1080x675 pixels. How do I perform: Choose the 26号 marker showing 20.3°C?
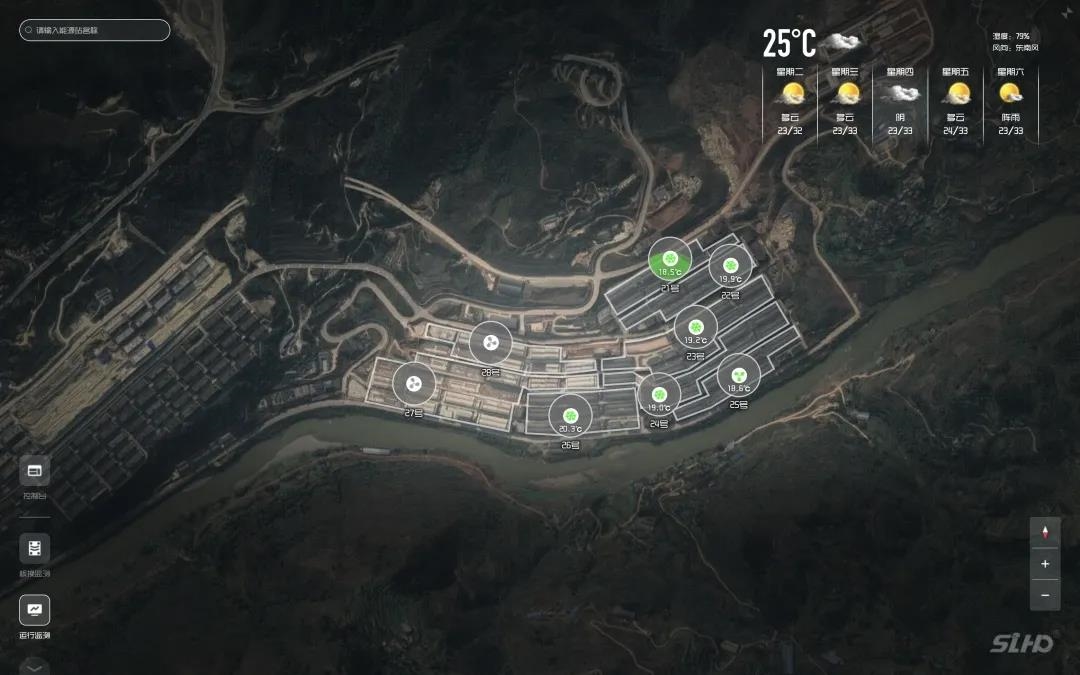pos(570,416)
